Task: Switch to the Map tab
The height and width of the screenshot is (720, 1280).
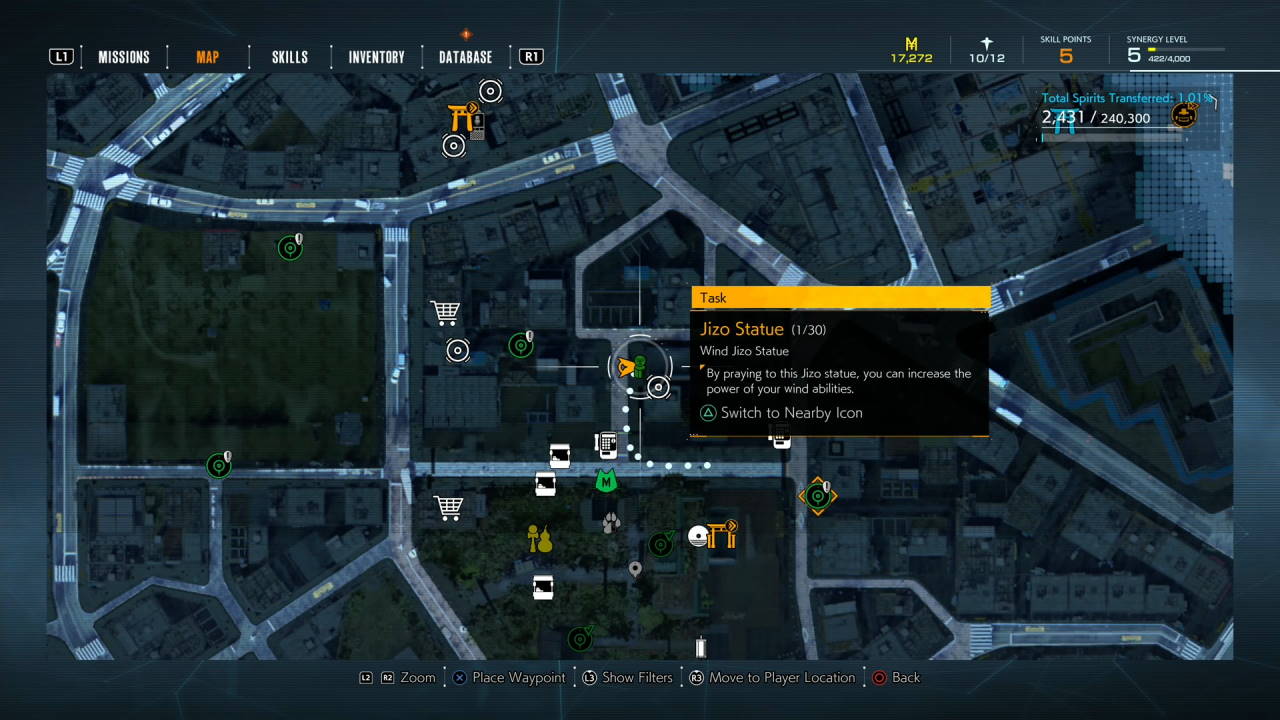Action: coord(207,57)
